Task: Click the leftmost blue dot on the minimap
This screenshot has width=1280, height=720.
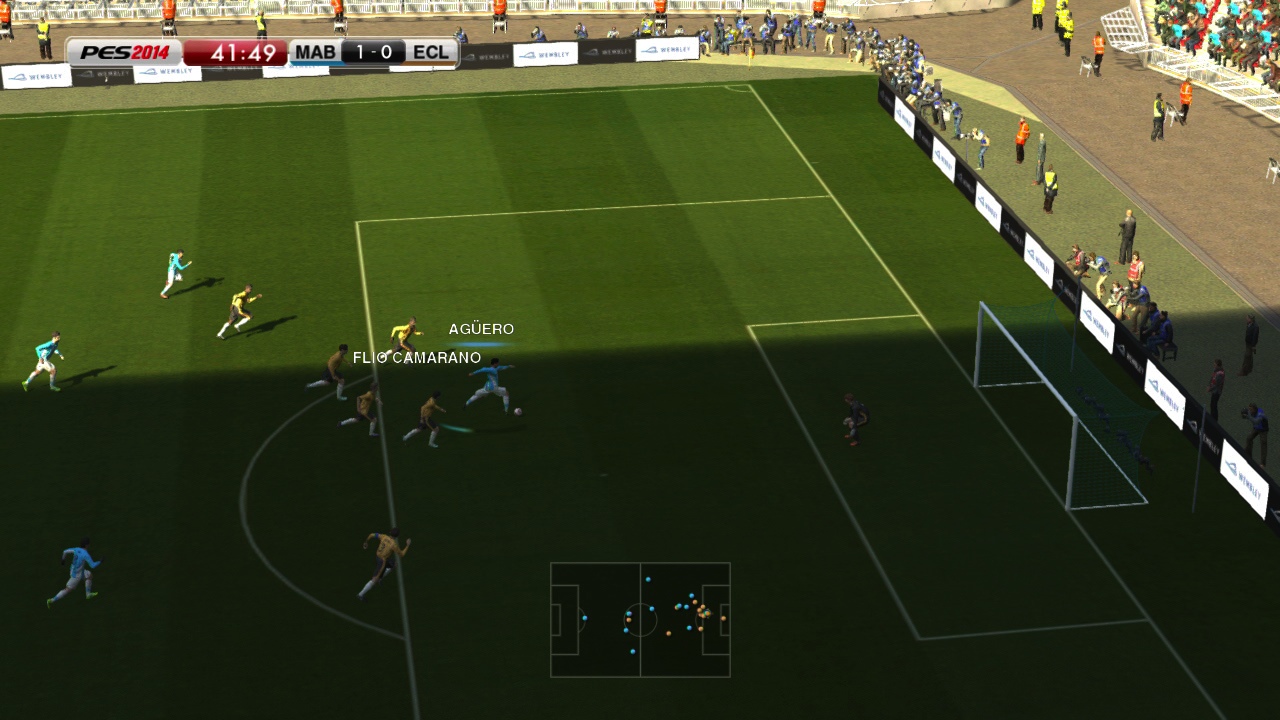Action: pyautogui.click(x=585, y=618)
